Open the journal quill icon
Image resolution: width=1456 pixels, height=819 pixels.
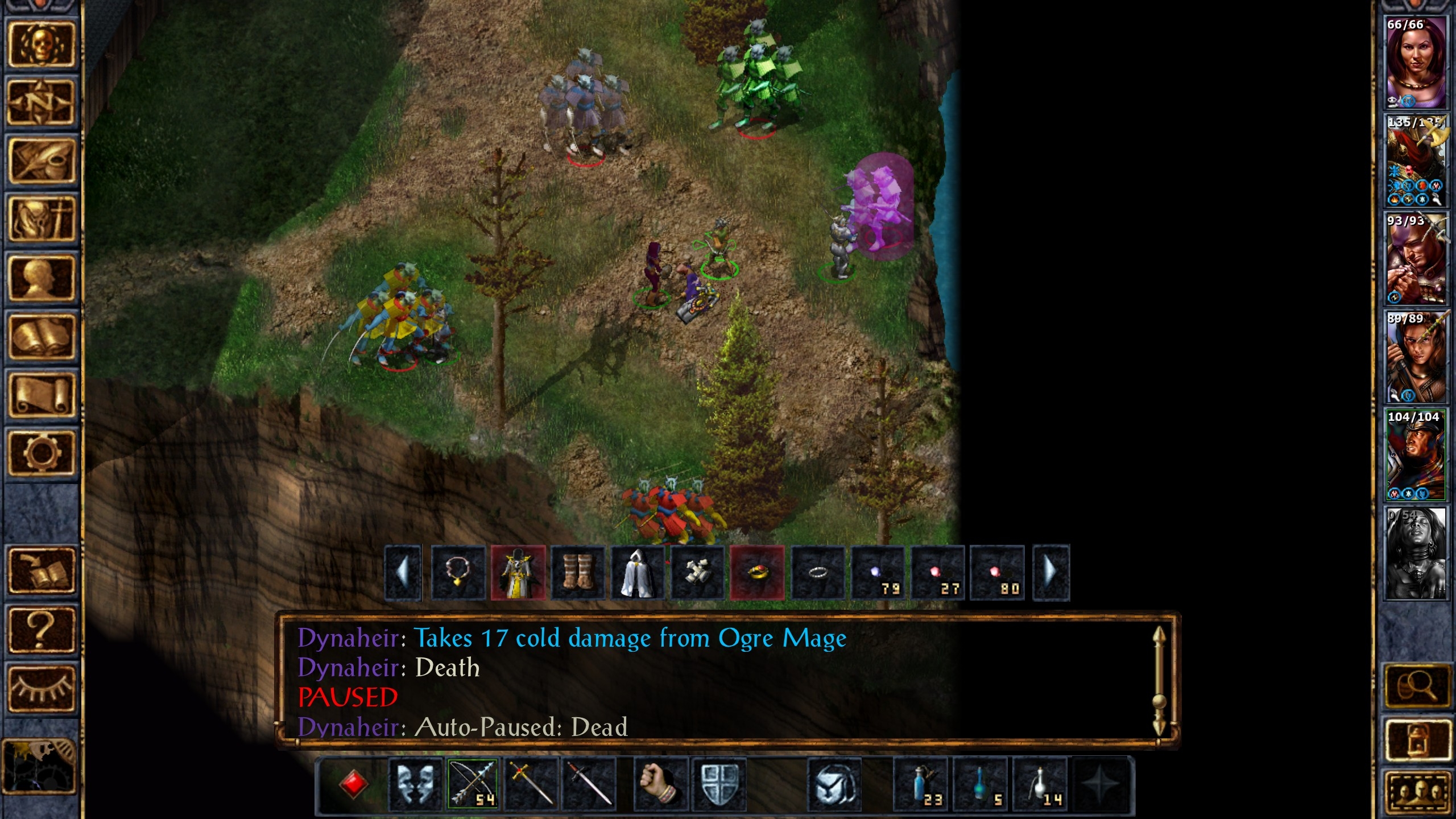click(41, 162)
